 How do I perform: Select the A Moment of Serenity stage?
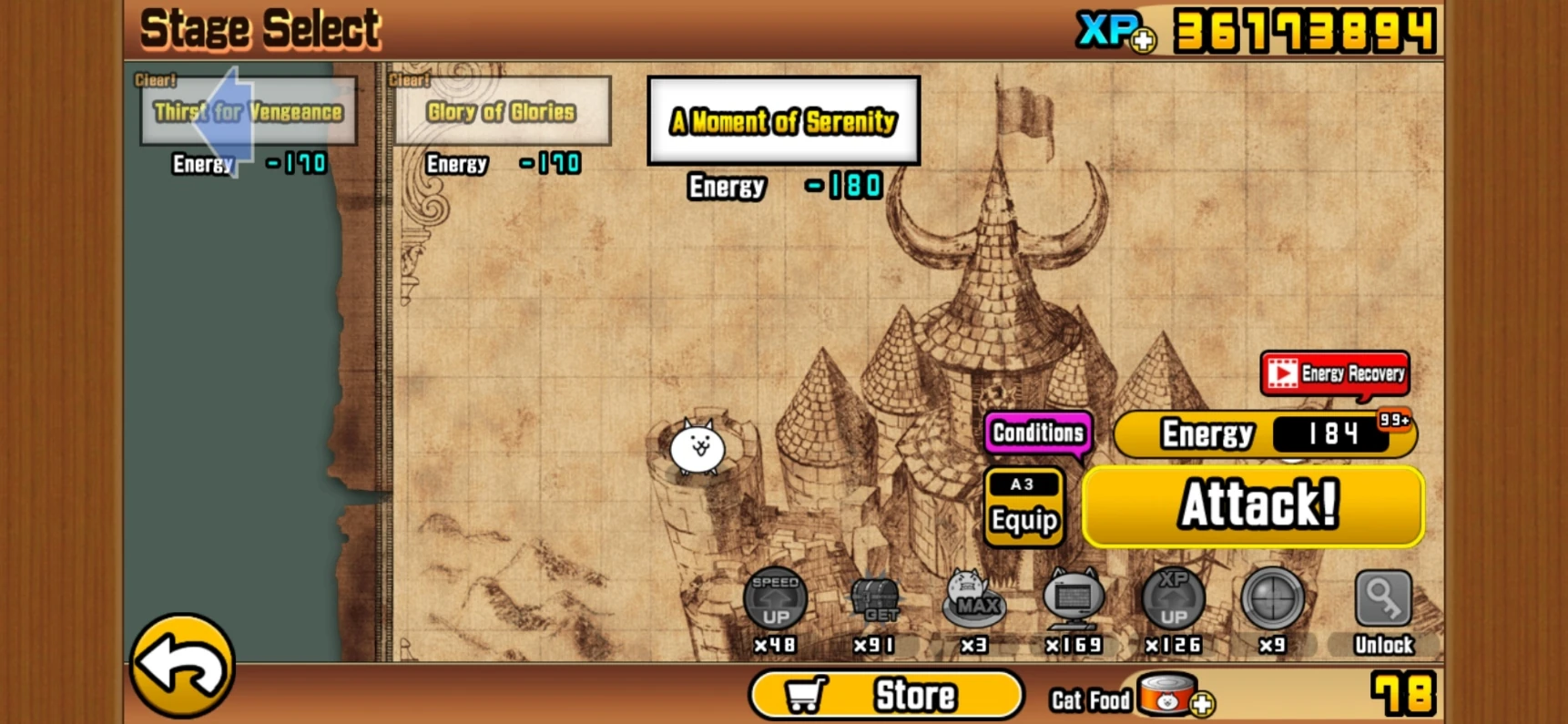point(783,121)
